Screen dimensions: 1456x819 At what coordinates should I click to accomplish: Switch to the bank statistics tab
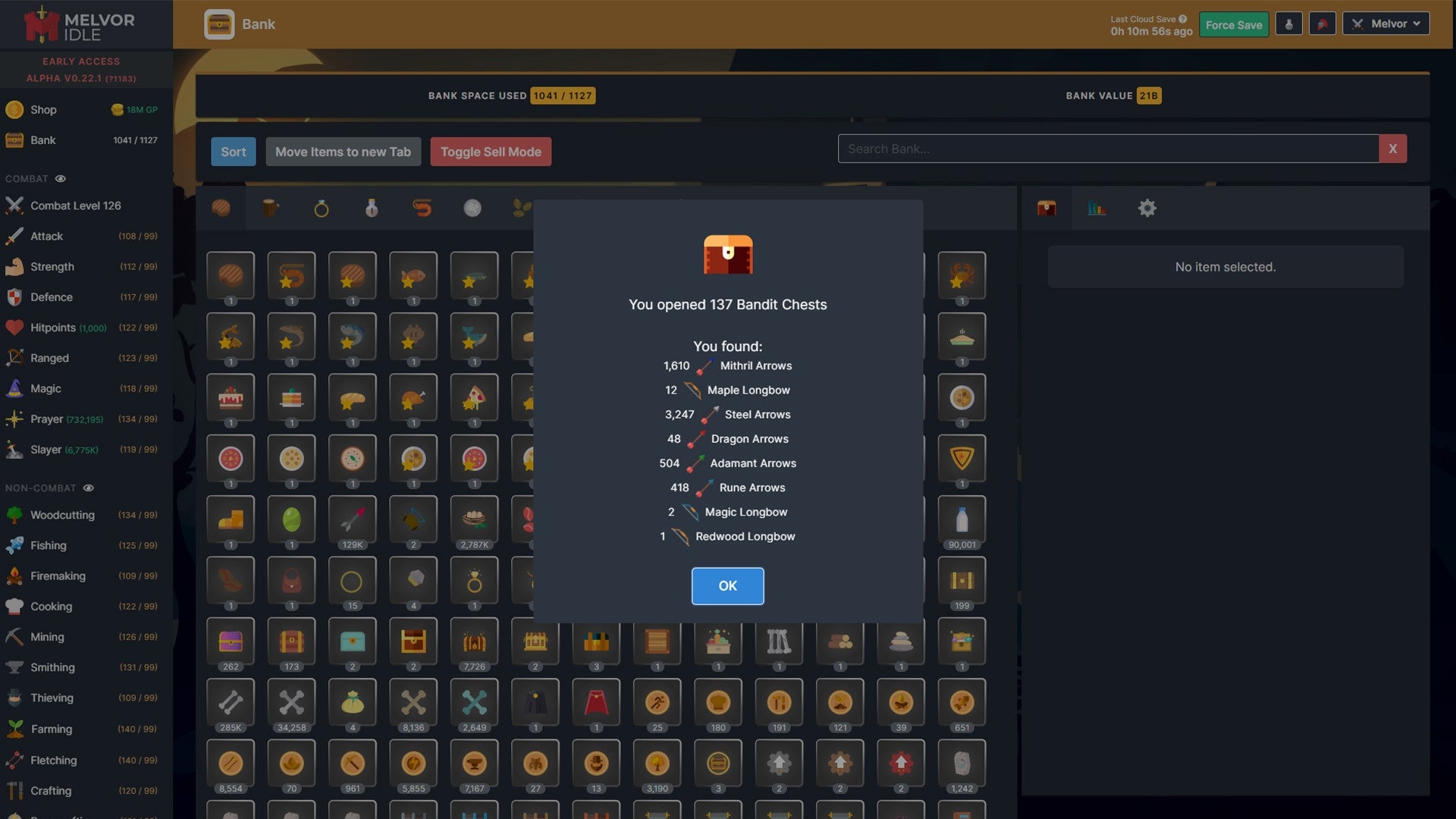click(x=1097, y=208)
